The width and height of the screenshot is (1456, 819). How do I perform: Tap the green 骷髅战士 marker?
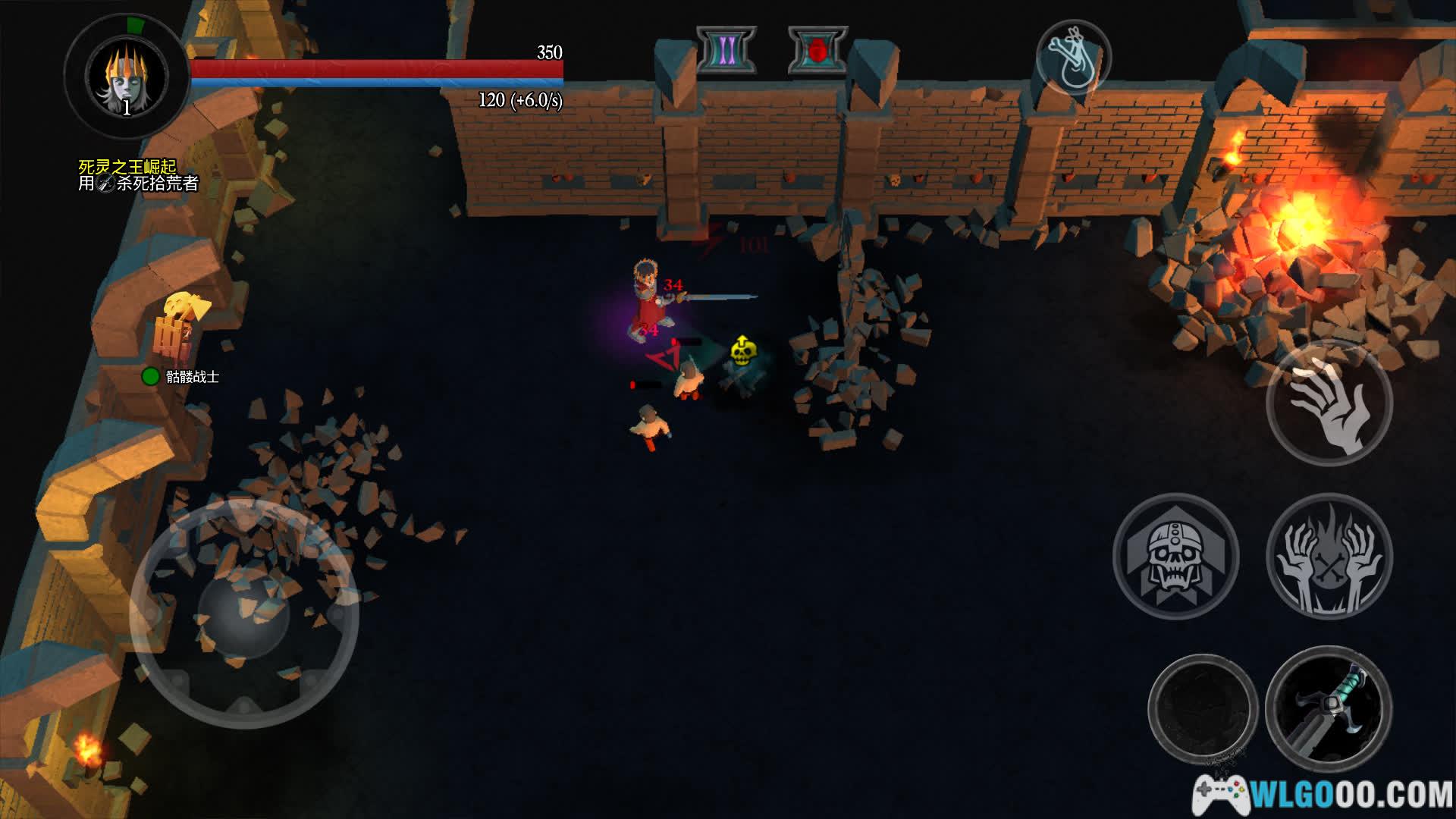point(151,376)
